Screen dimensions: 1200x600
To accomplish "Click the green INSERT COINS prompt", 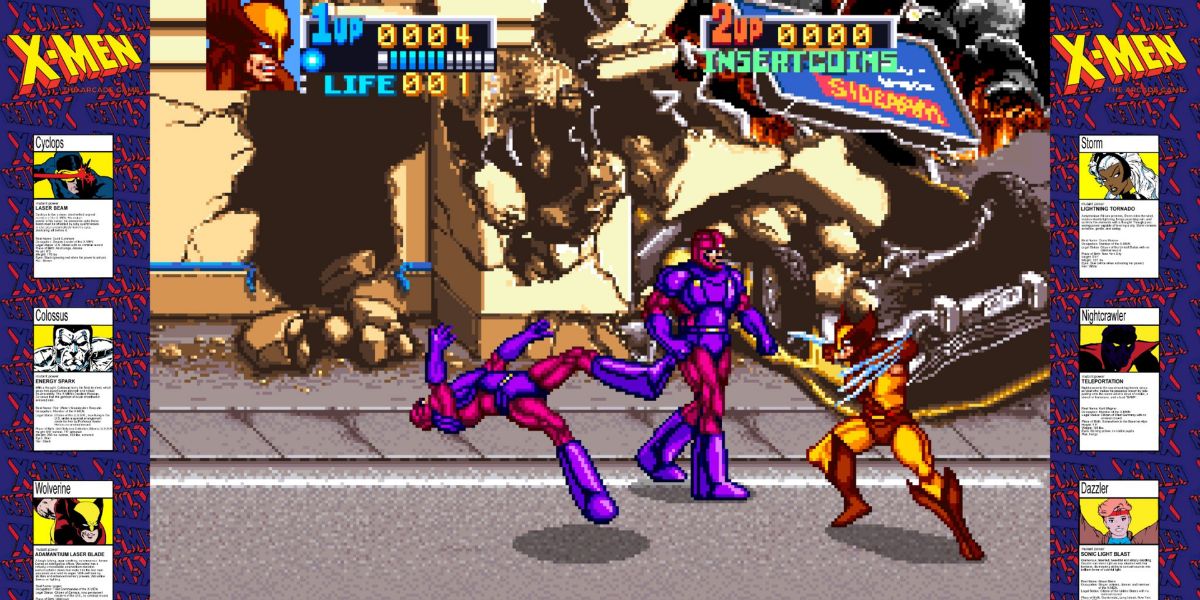I will 798,61.
